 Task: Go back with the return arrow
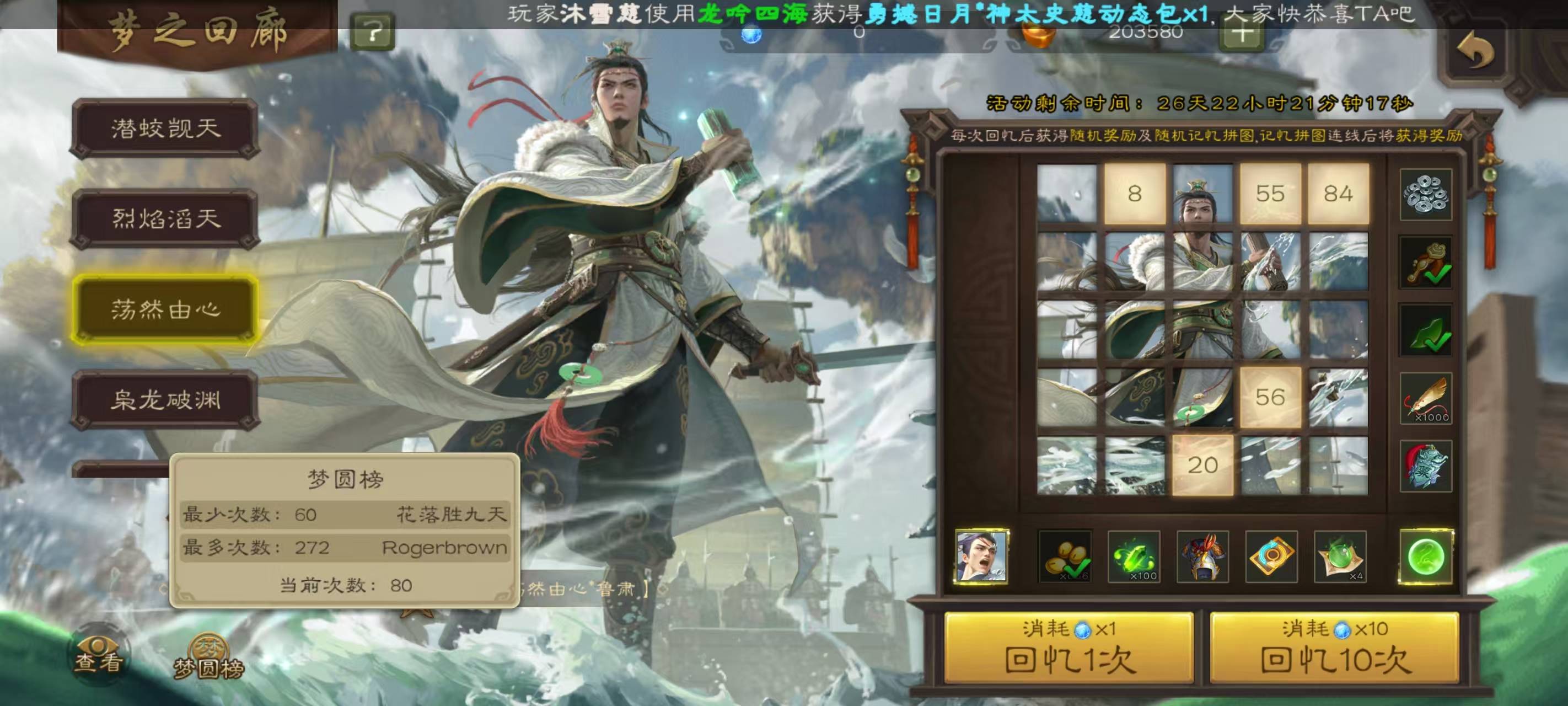coord(1475,52)
